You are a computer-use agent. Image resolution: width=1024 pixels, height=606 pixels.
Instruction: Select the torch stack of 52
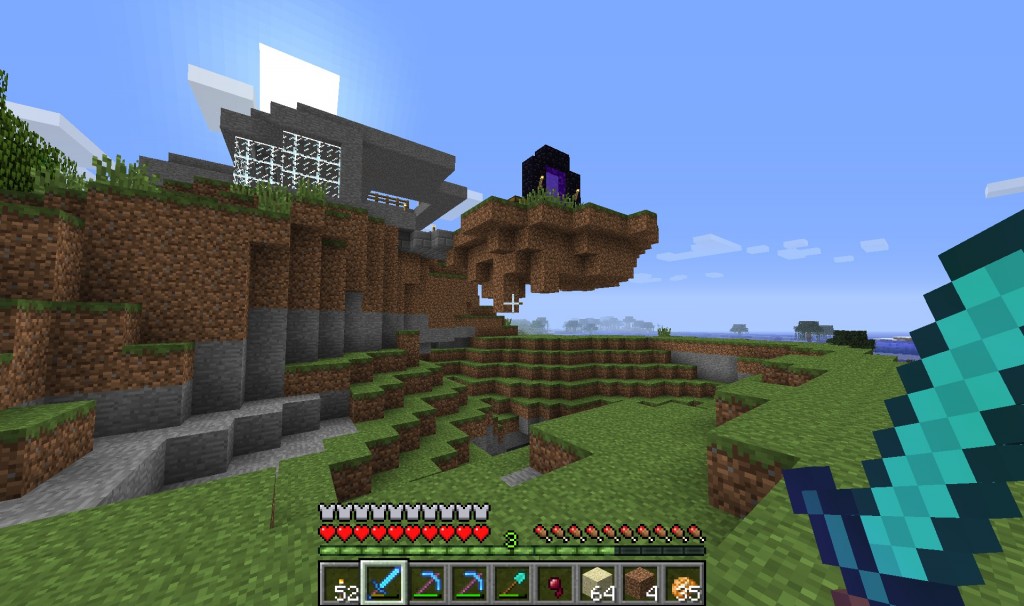point(341,582)
